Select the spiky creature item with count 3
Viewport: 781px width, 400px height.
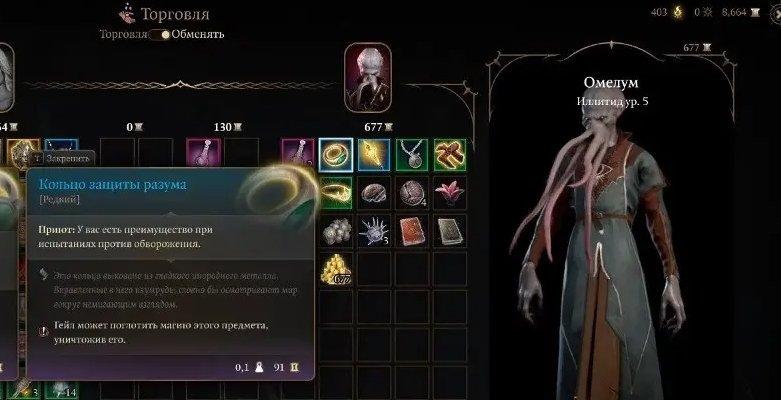click(x=374, y=230)
